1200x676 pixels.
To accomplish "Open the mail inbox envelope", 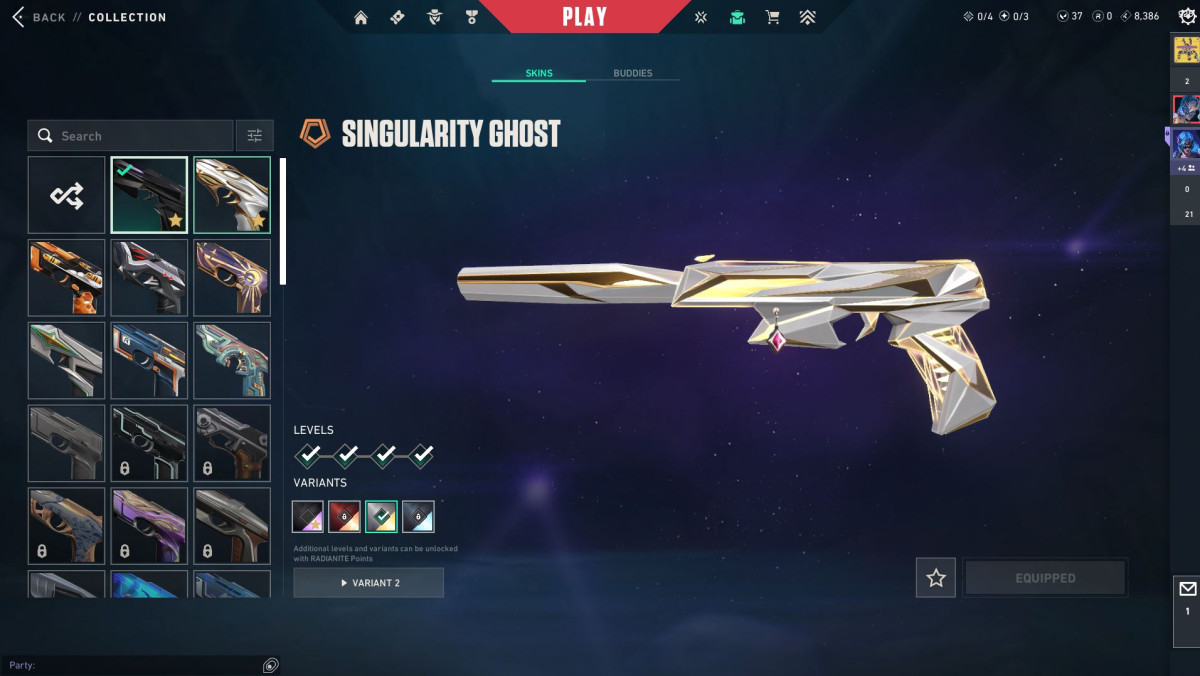I will pyautogui.click(x=1187, y=589).
